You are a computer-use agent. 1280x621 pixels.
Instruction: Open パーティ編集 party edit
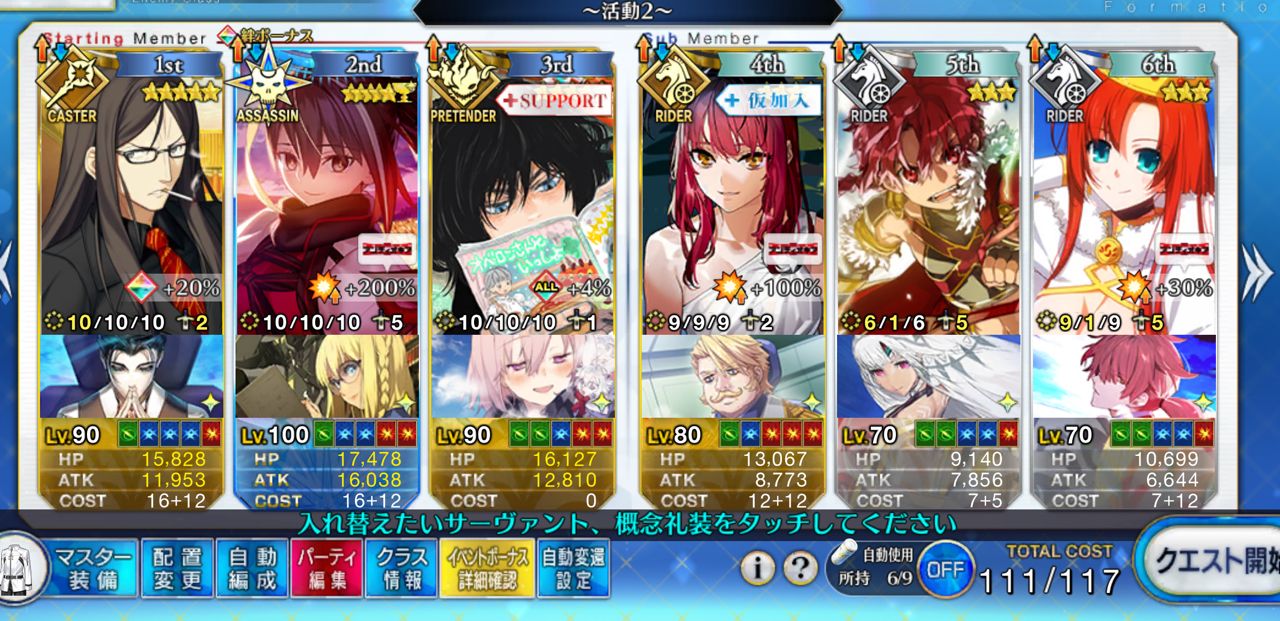pyautogui.click(x=326, y=569)
